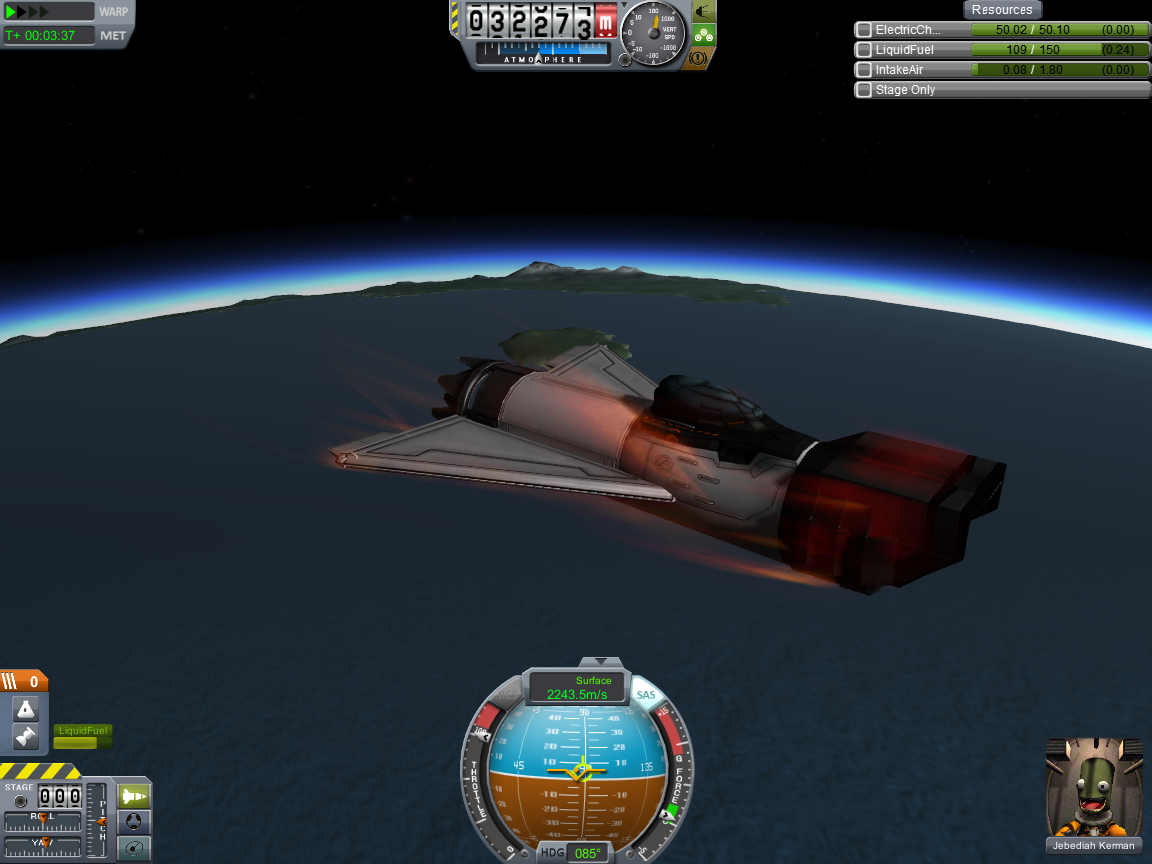Click Jebediah Kerman's crew portrait

1094,790
